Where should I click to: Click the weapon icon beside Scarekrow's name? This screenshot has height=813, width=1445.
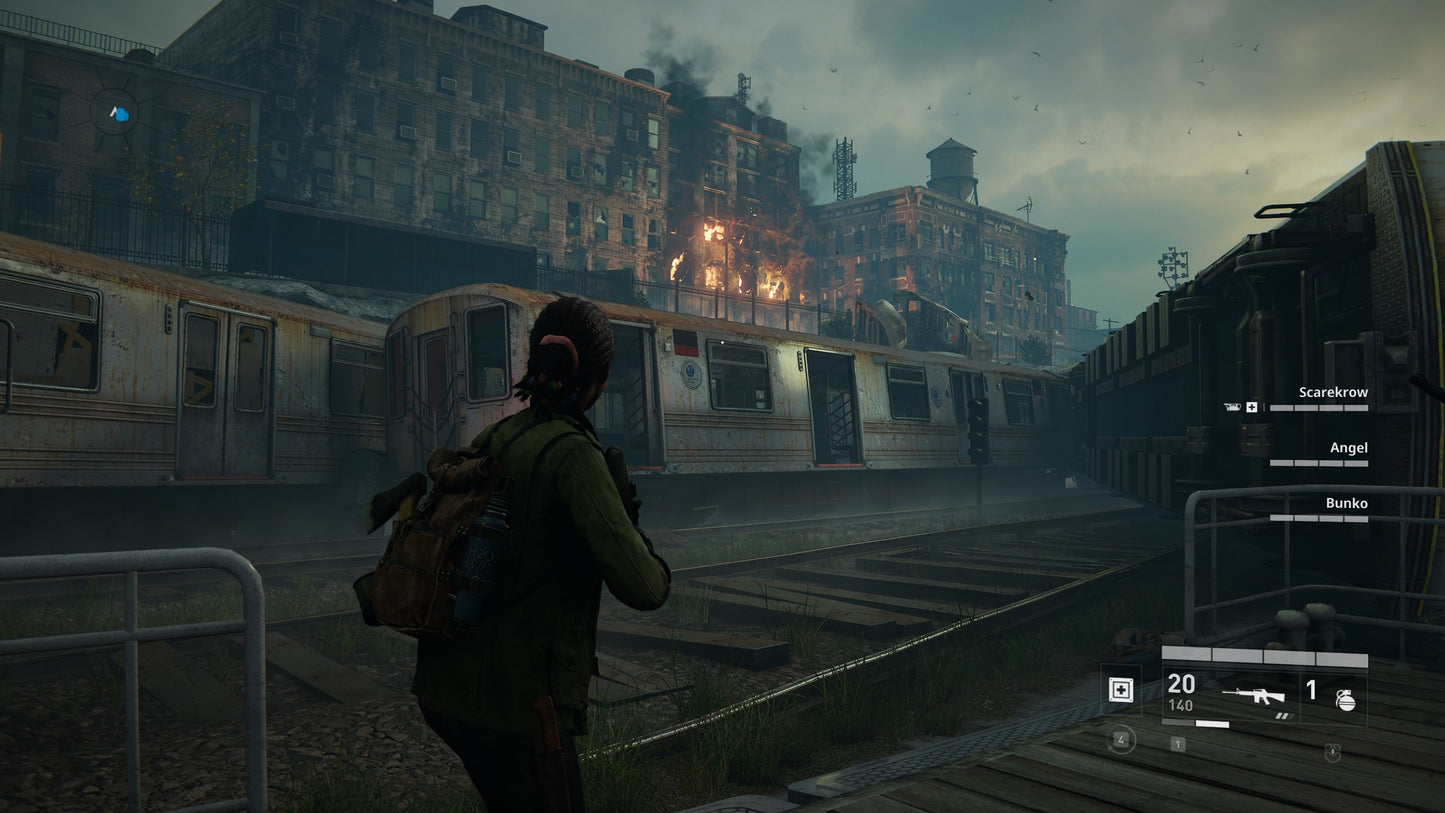1233,407
